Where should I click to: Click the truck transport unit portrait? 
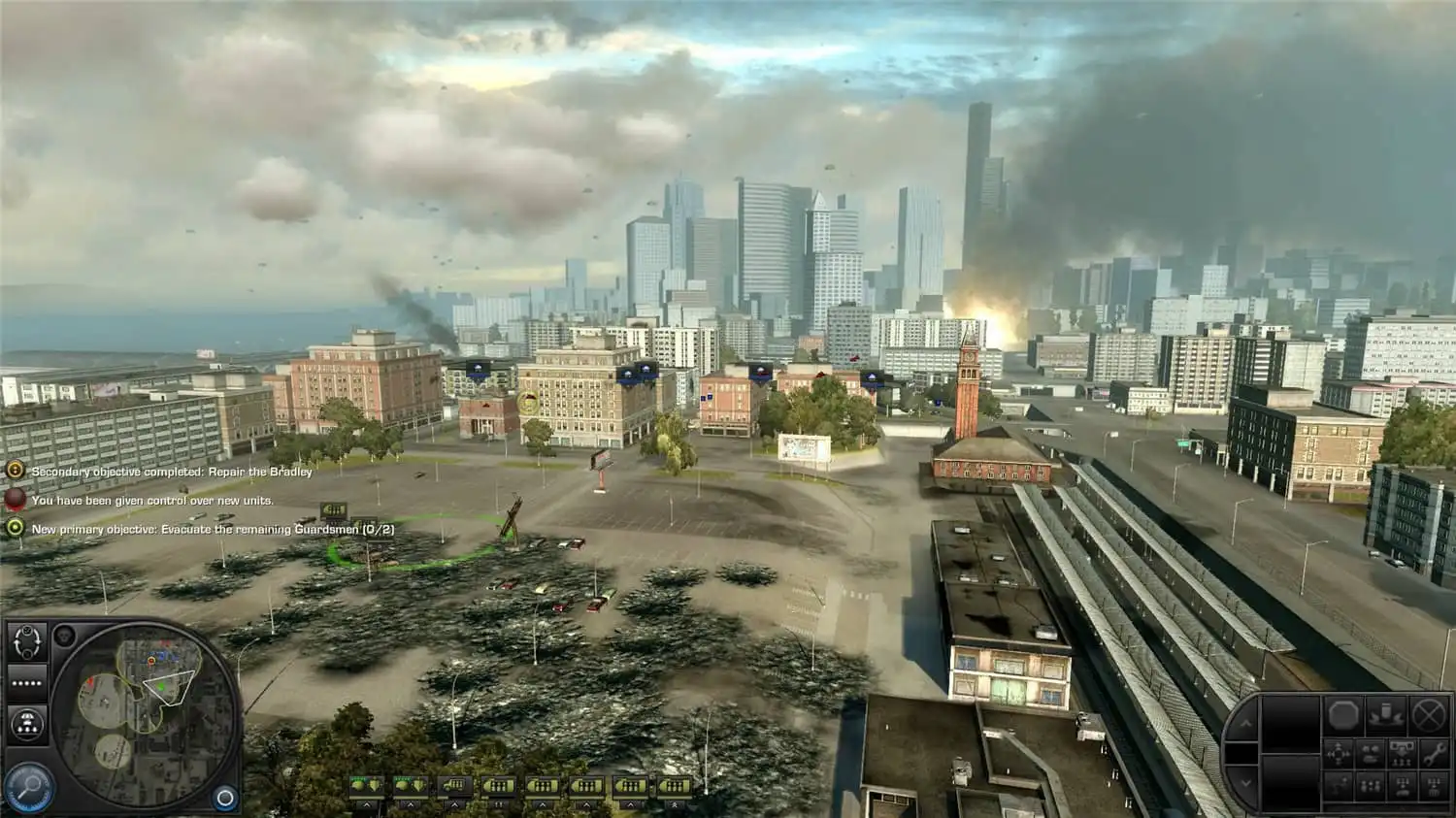click(453, 785)
